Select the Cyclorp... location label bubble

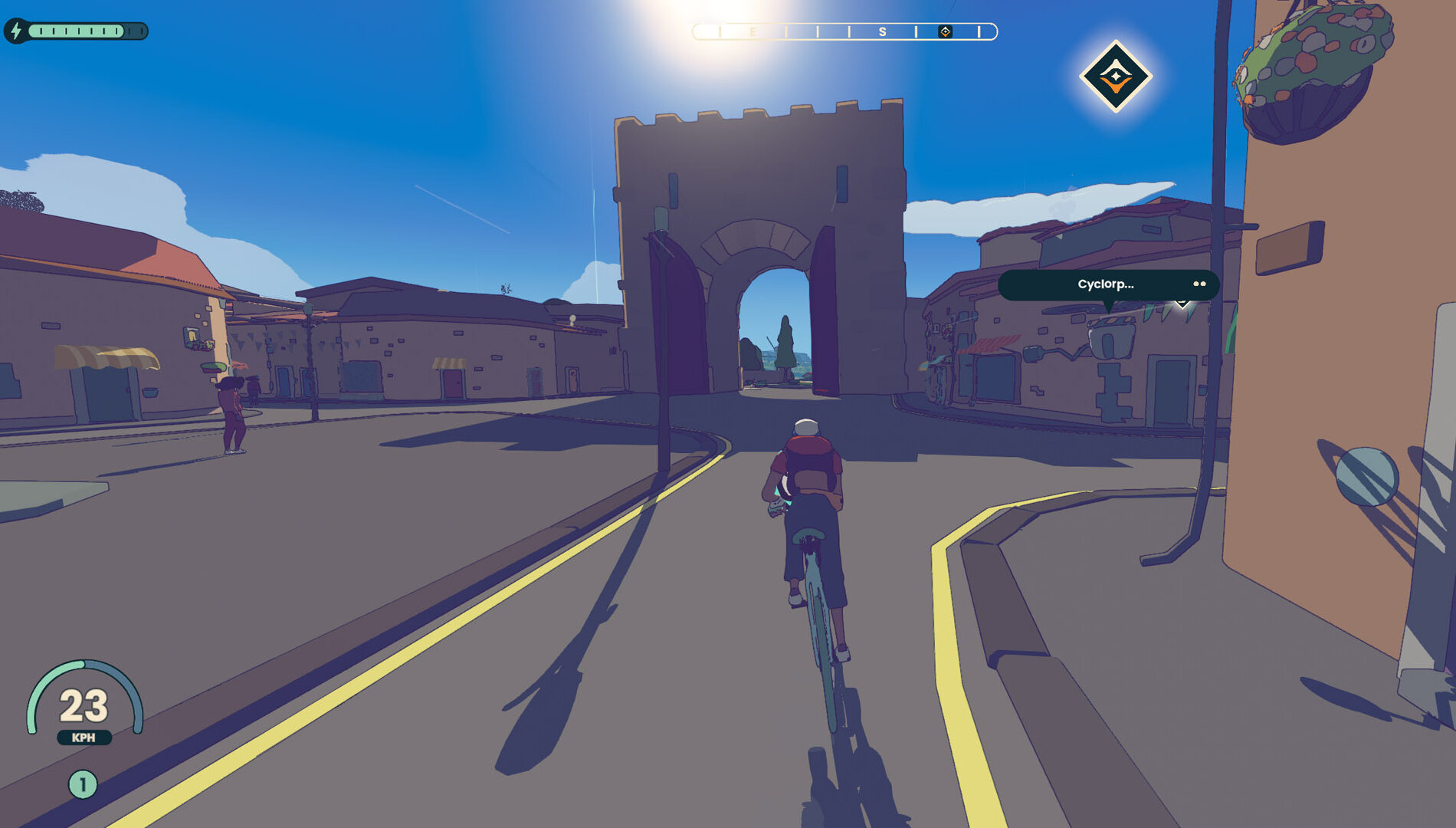[1107, 284]
